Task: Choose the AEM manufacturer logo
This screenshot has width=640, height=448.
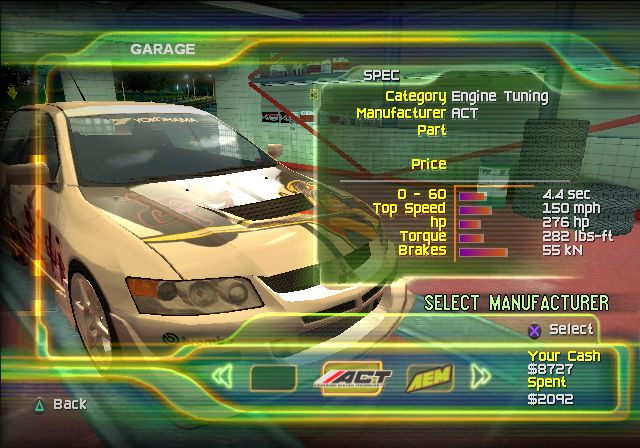Action: [431, 377]
